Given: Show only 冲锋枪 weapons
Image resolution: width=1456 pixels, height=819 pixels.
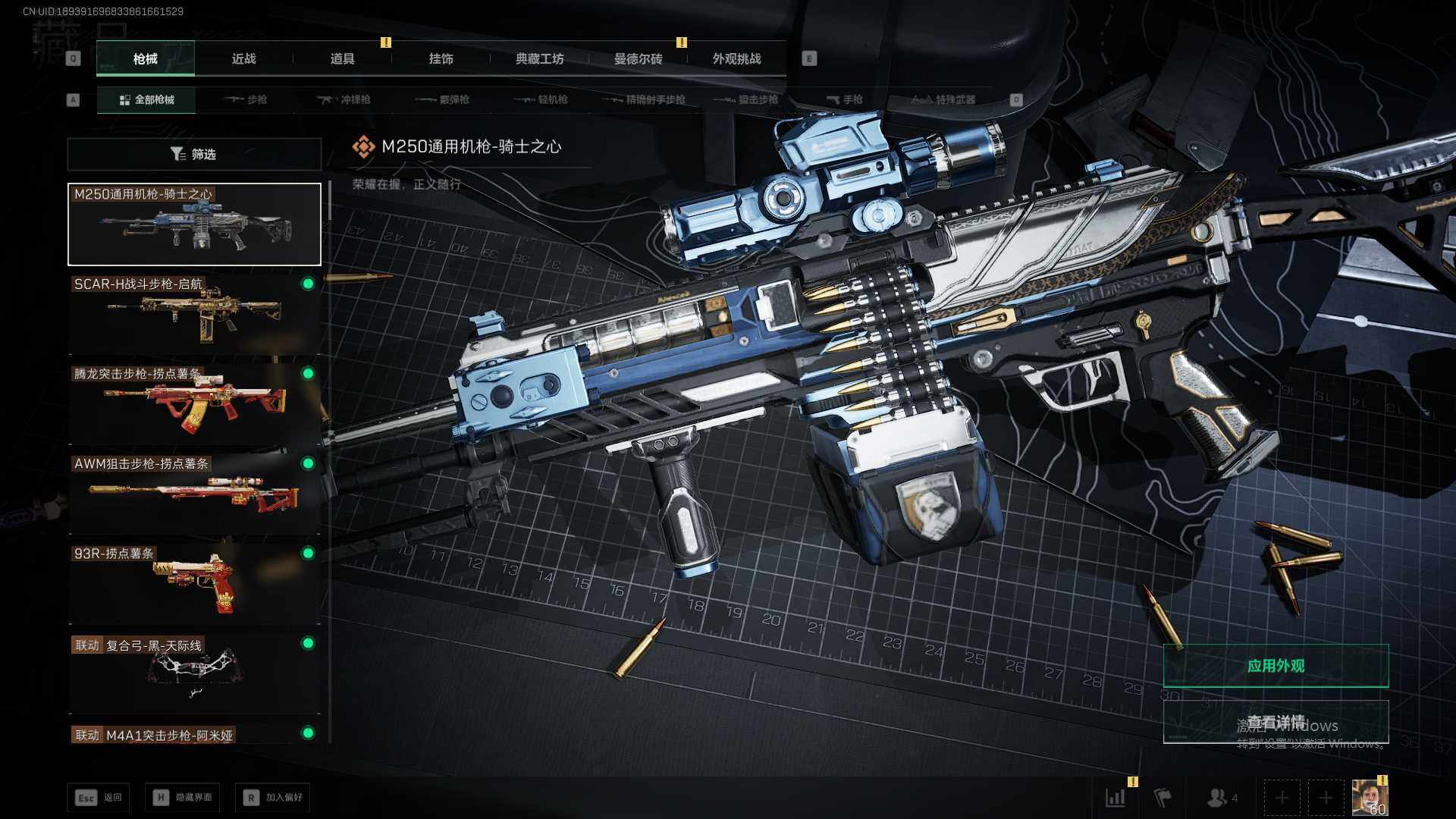Looking at the screenshot, I should point(344,100).
